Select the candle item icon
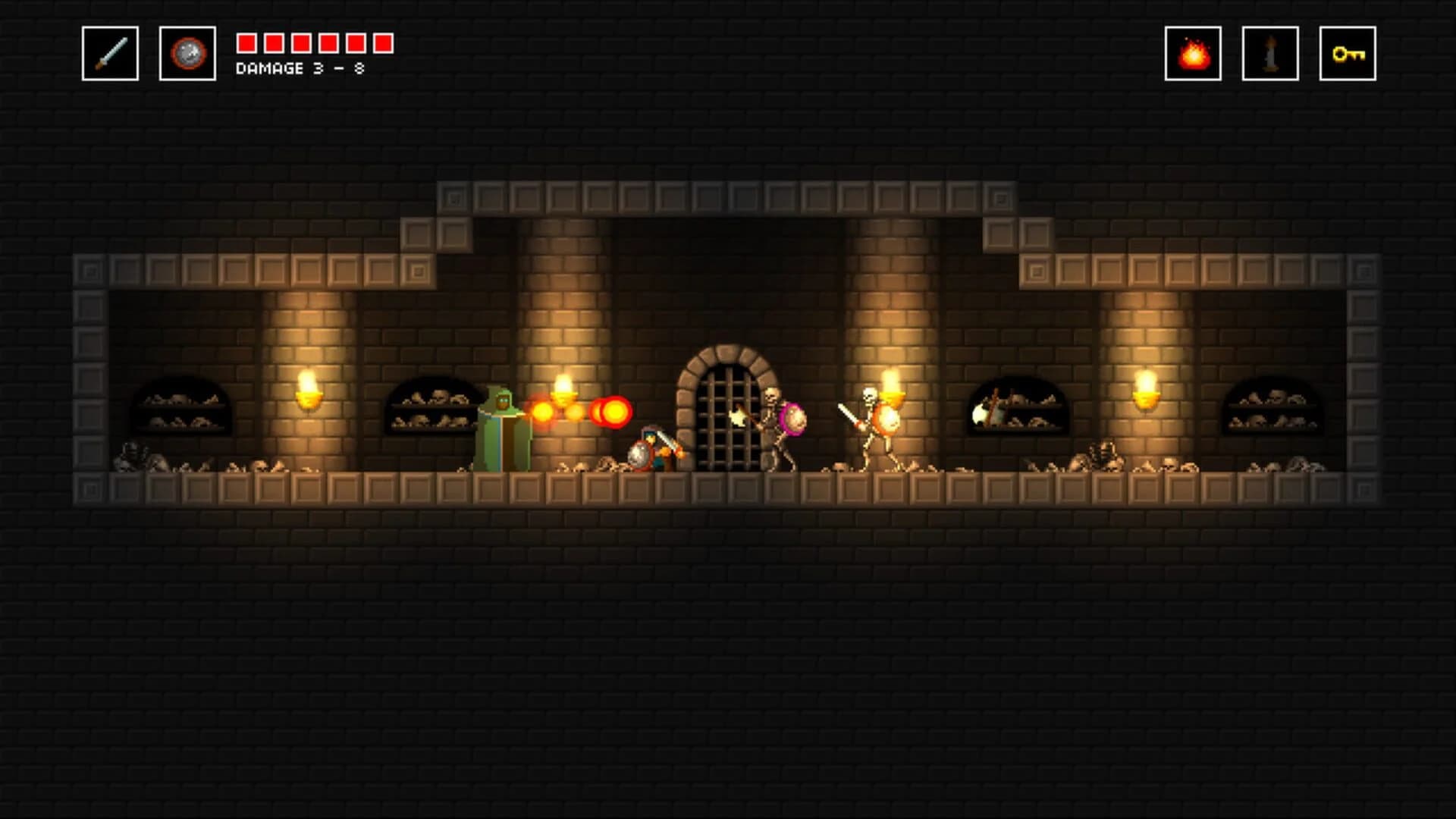 pyautogui.click(x=1269, y=55)
